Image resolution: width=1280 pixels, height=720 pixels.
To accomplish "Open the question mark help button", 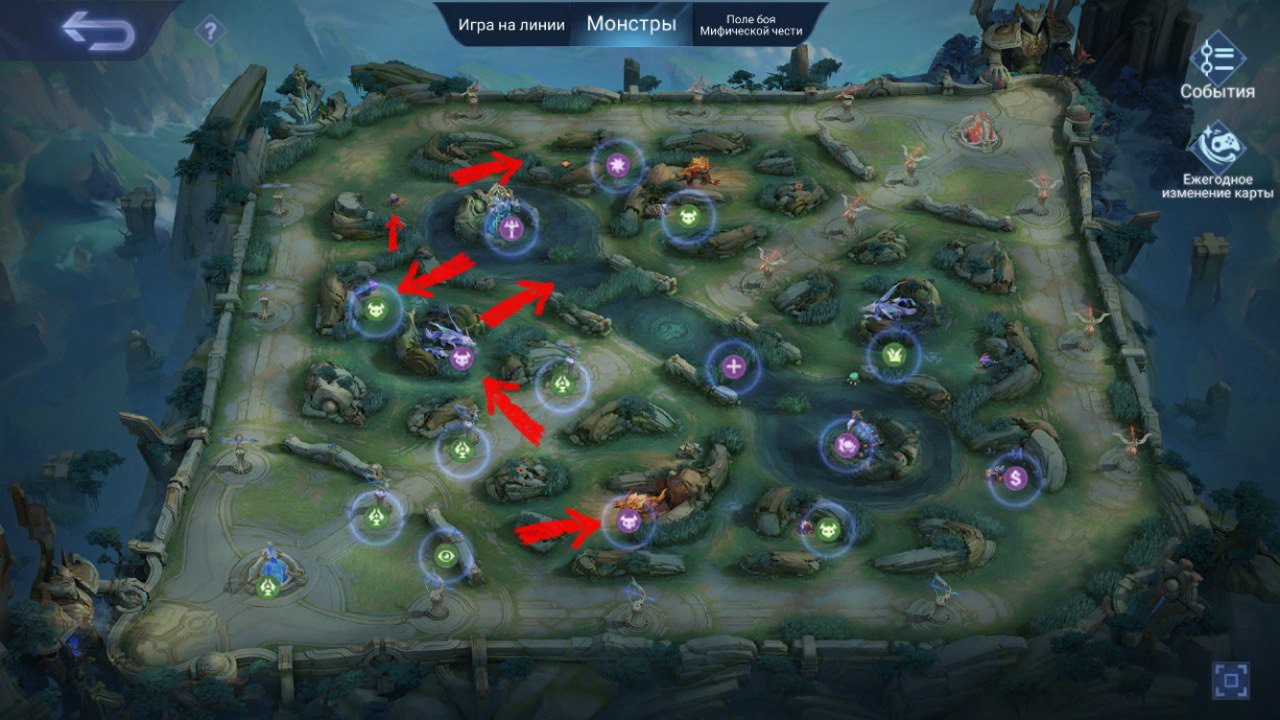I will [210, 32].
